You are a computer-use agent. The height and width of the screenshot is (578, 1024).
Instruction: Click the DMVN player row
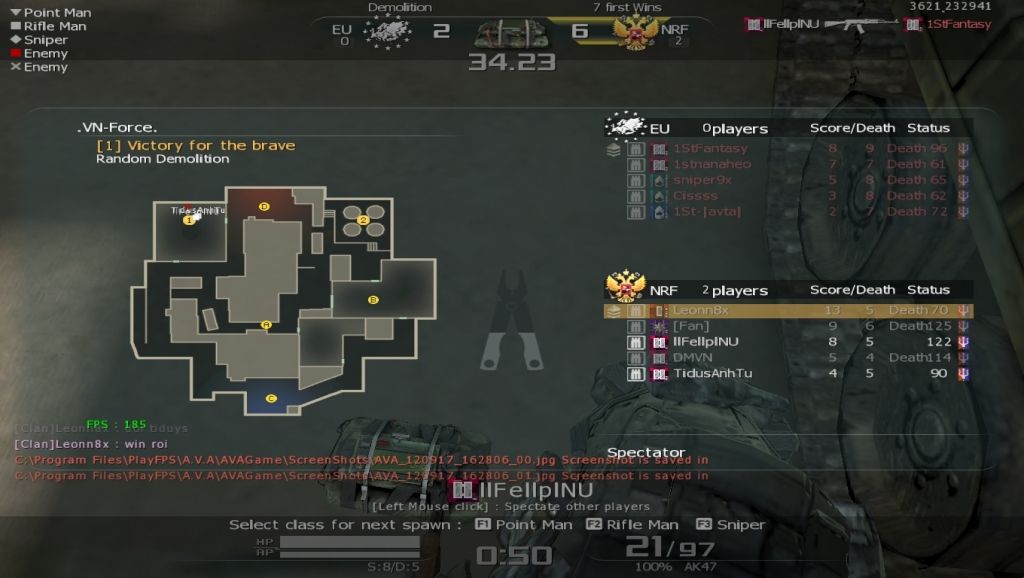tap(692, 357)
